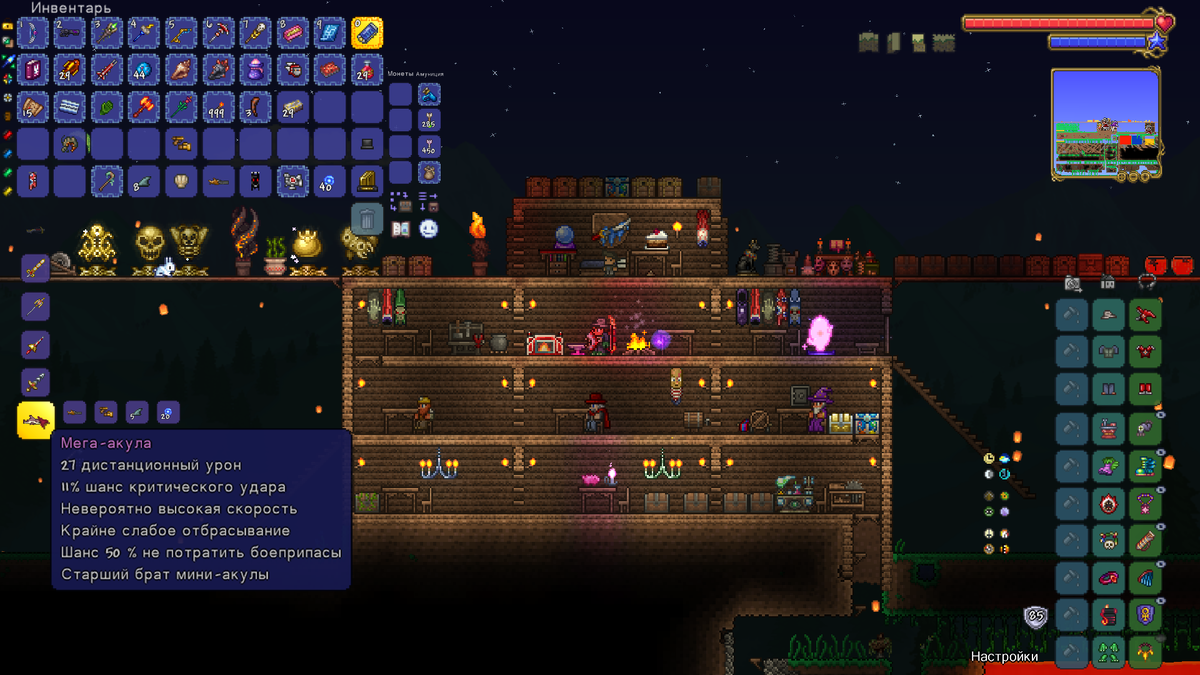
Task: Click the trash can slot
Action: (367, 218)
